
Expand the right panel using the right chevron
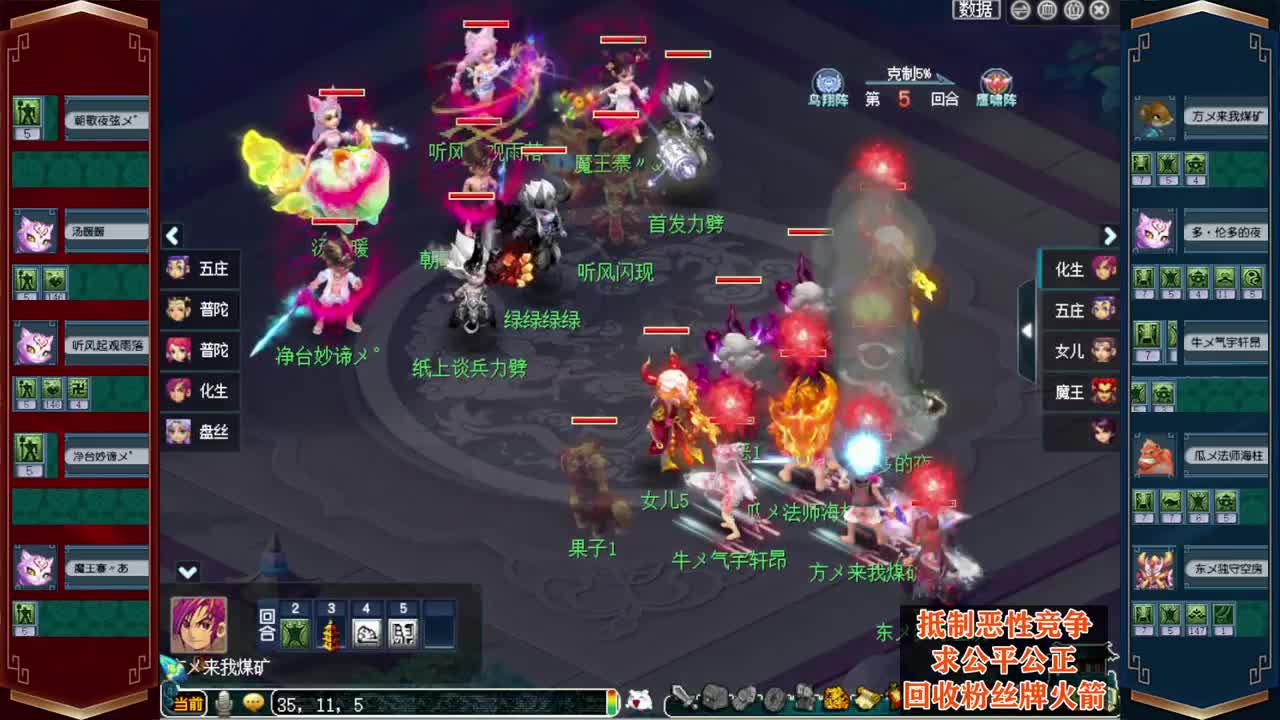pos(1110,236)
